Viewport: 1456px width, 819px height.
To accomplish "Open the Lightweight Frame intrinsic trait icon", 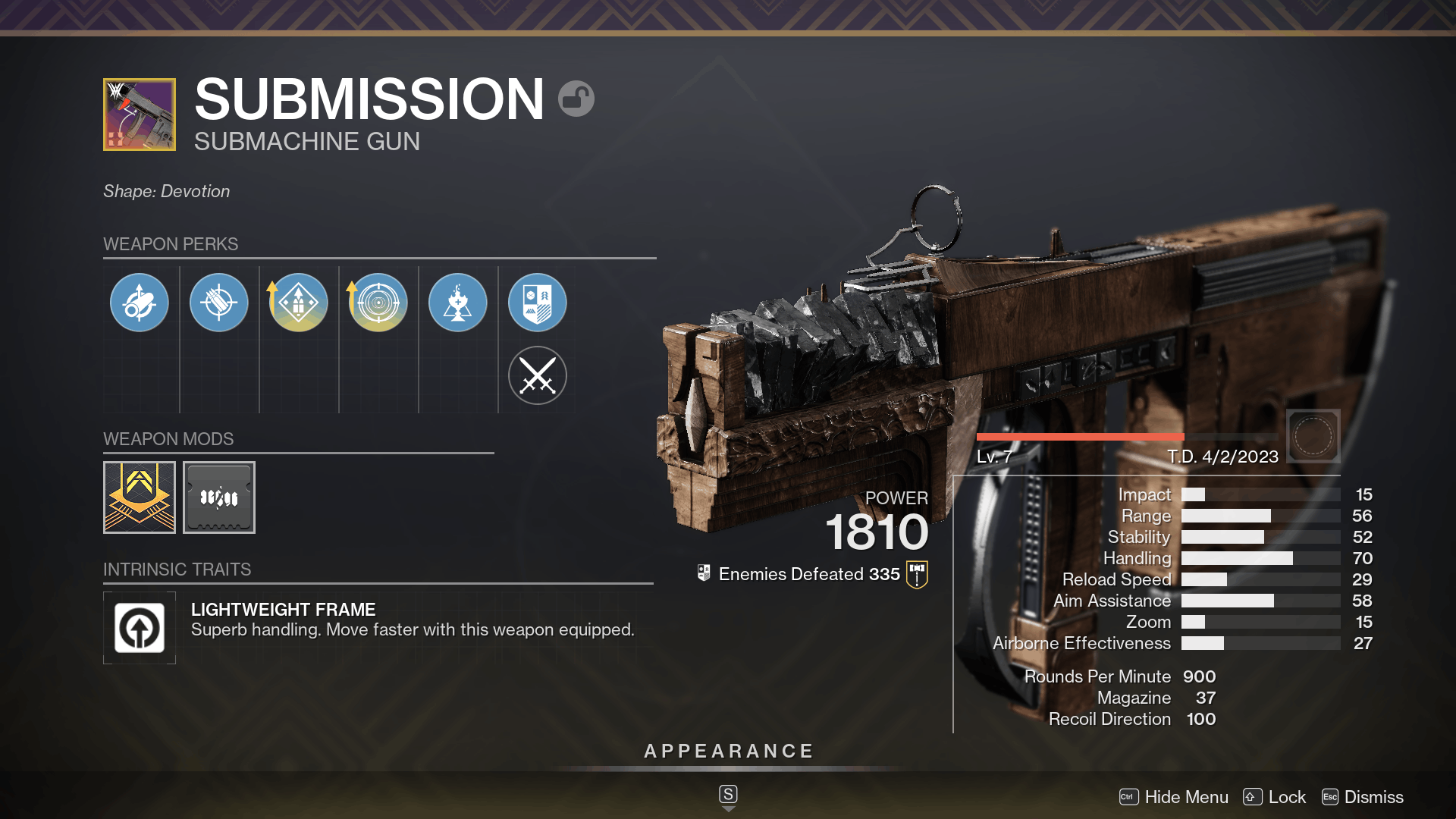I will tap(140, 628).
